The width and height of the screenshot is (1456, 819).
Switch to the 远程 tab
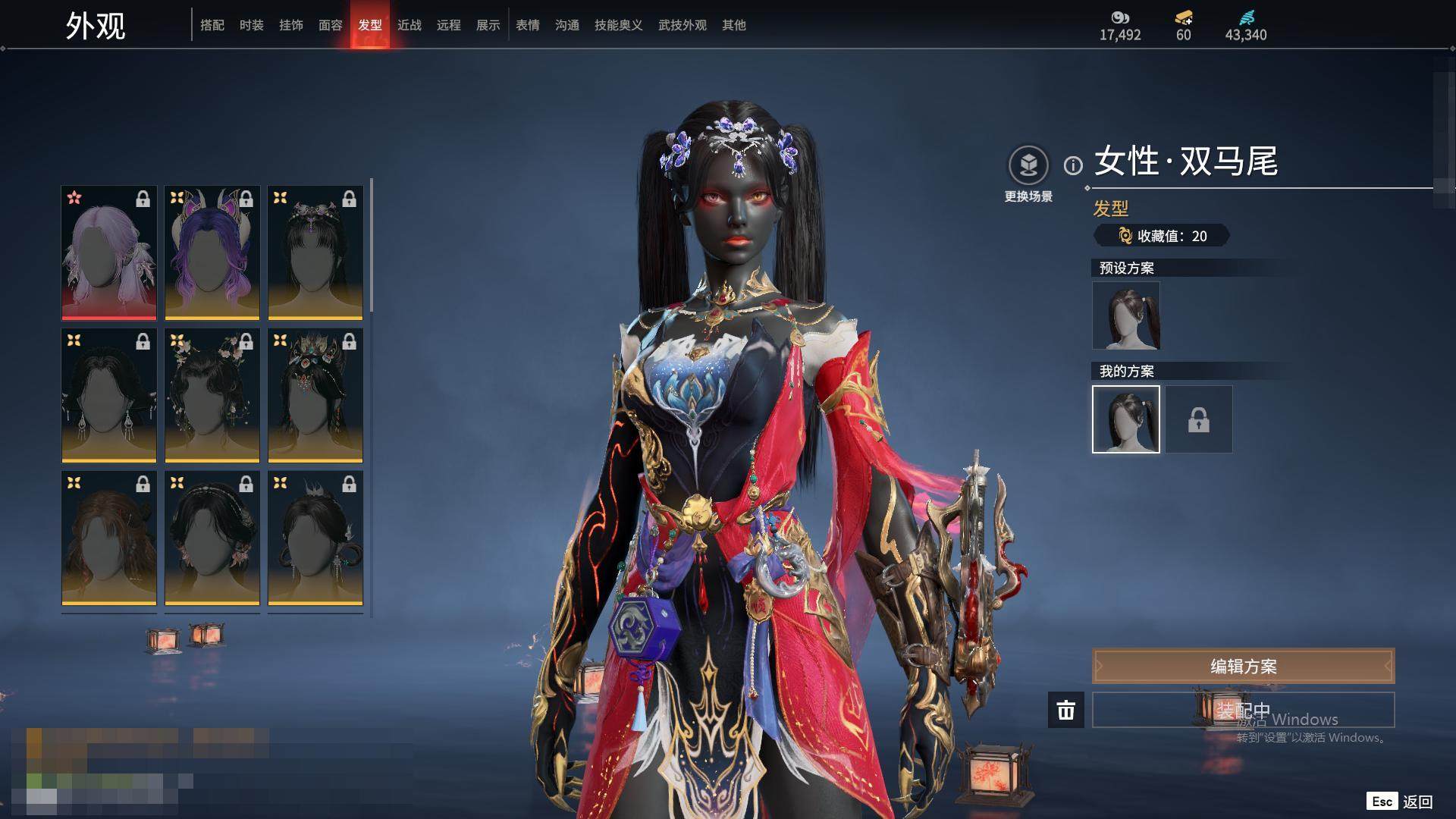point(449,25)
